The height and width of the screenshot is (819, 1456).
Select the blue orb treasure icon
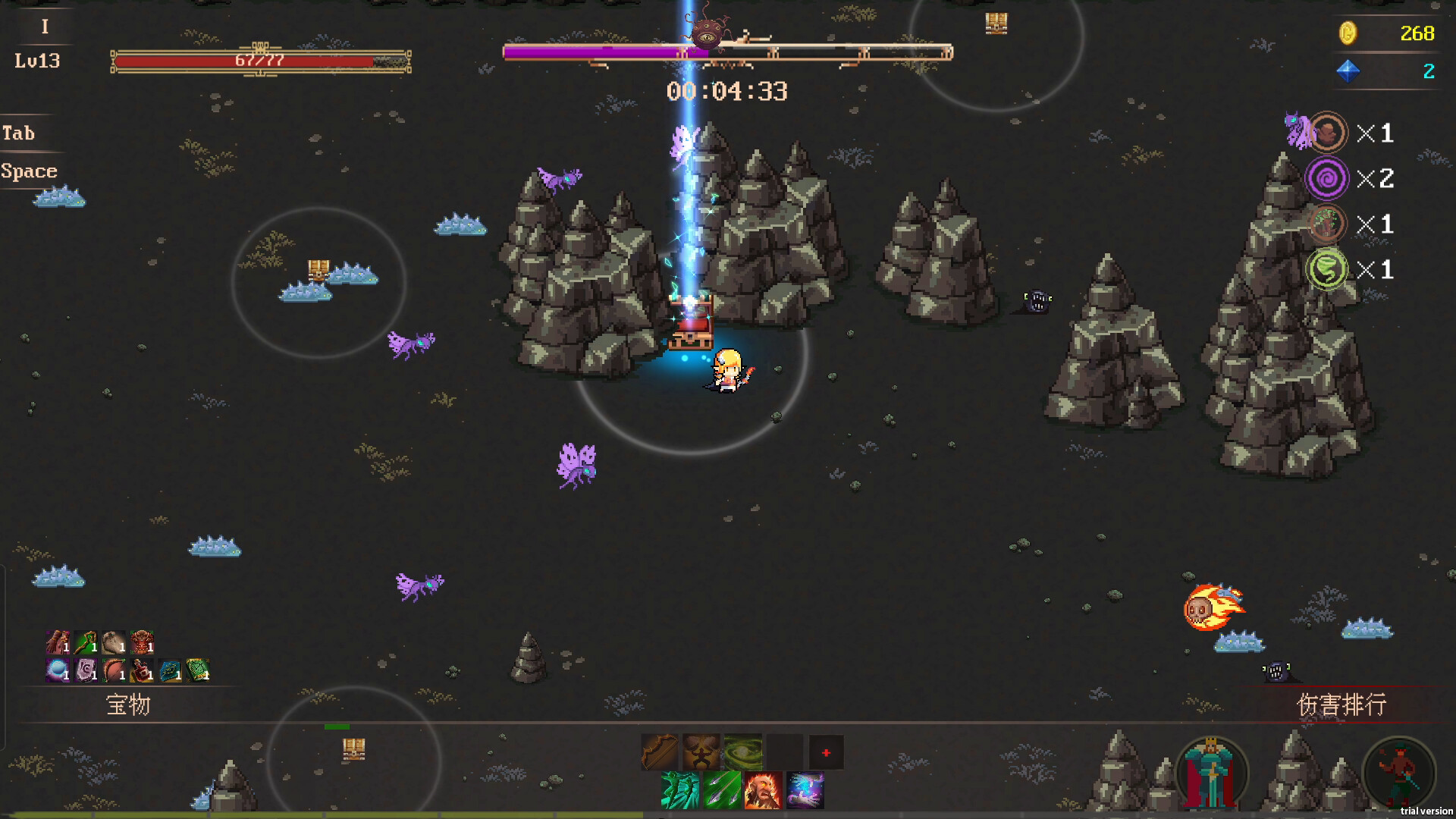pyautogui.click(x=56, y=670)
